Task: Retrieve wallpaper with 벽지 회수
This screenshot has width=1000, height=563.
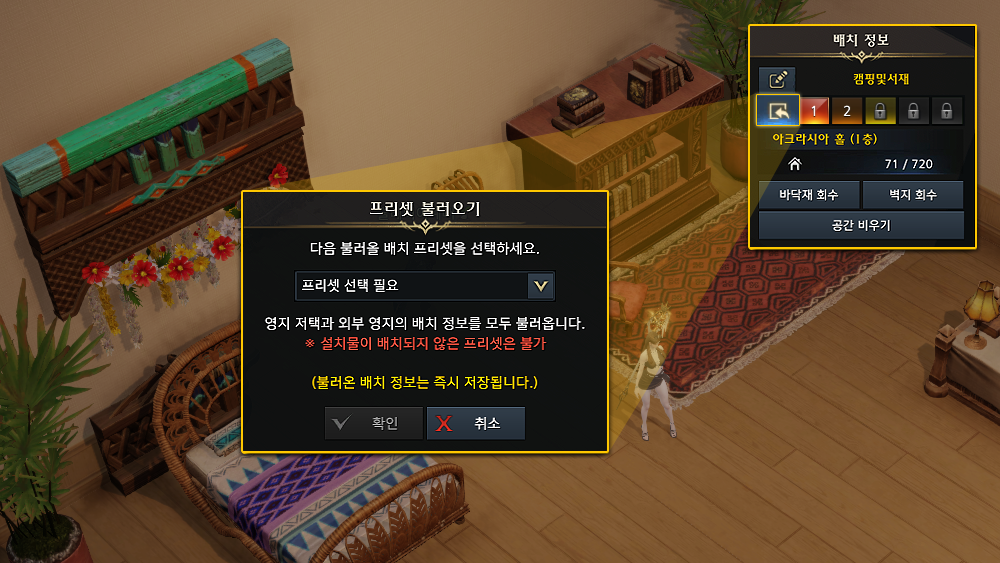Action: [912, 194]
